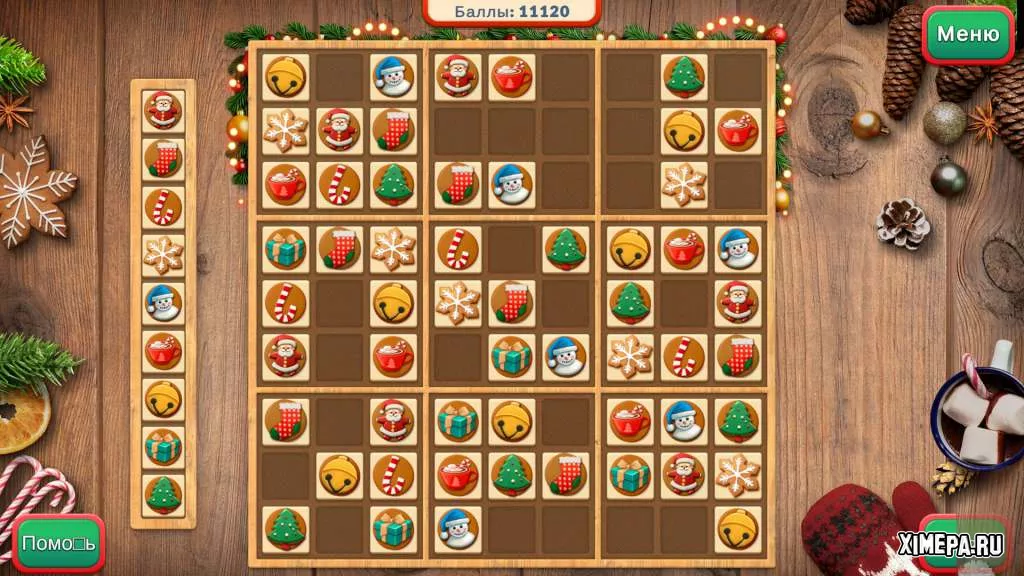Choose the snowman tile in the side palette
Viewport: 1024px width, 576px height.
point(163,302)
